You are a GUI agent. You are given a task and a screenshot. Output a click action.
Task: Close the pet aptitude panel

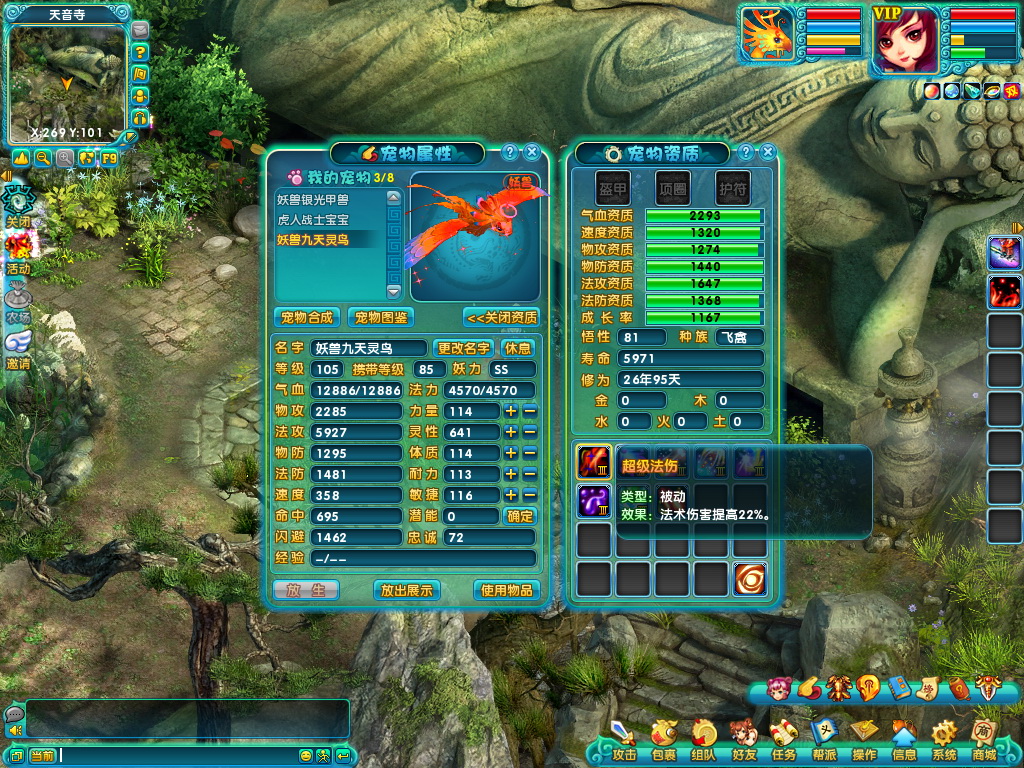tap(768, 152)
